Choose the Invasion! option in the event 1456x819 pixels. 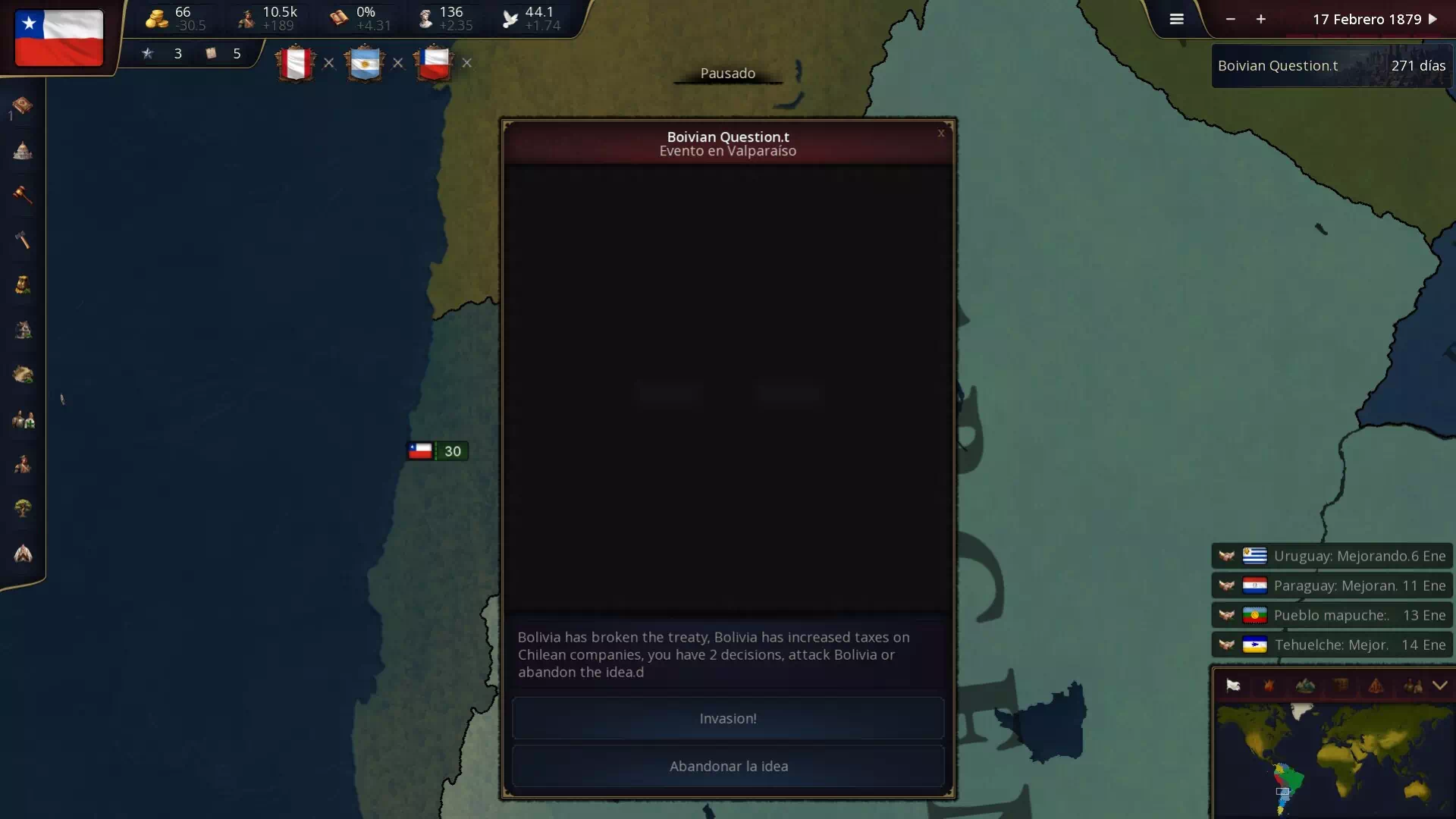pos(727,718)
